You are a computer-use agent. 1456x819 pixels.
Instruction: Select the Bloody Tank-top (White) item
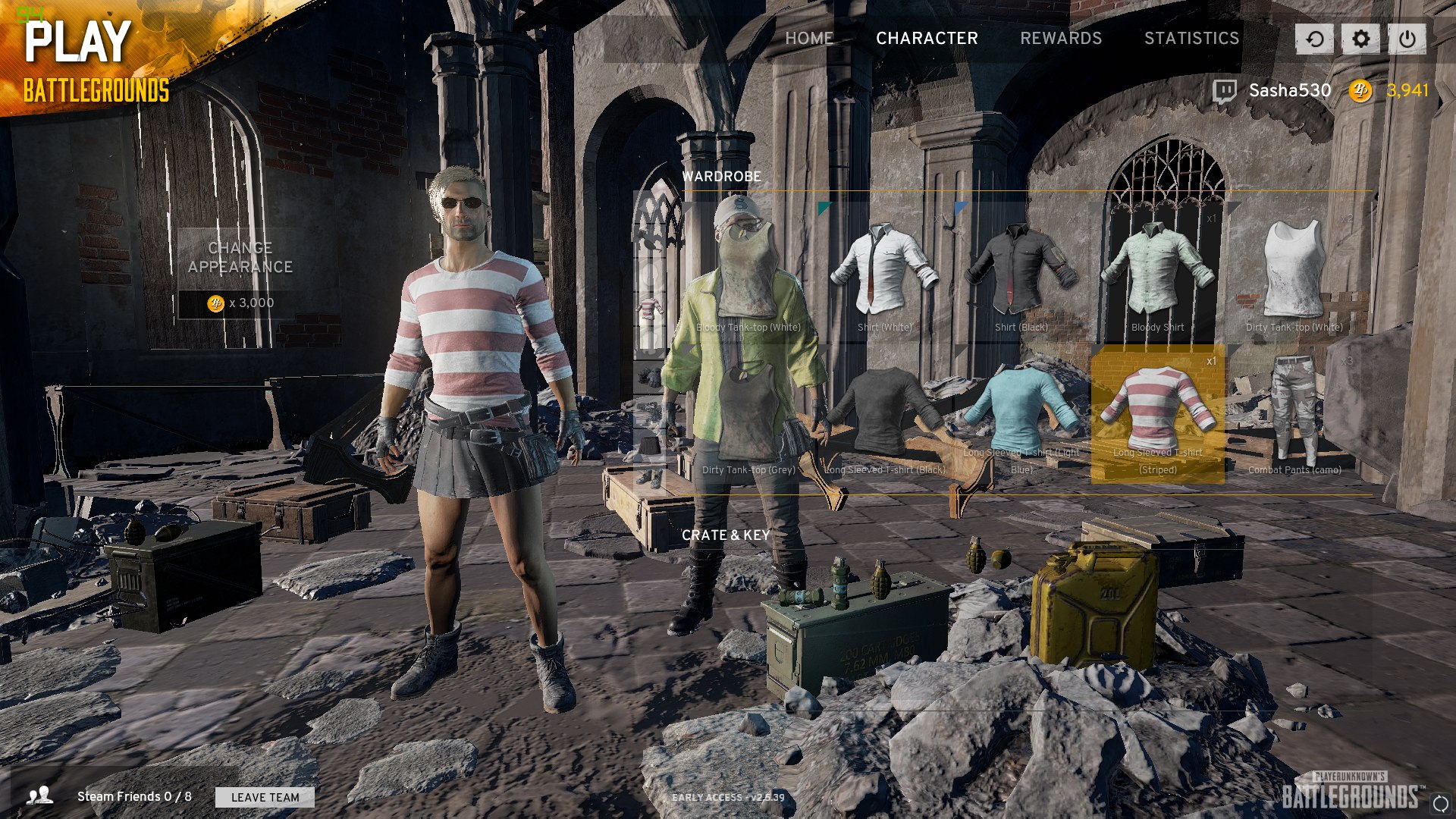(748, 273)
